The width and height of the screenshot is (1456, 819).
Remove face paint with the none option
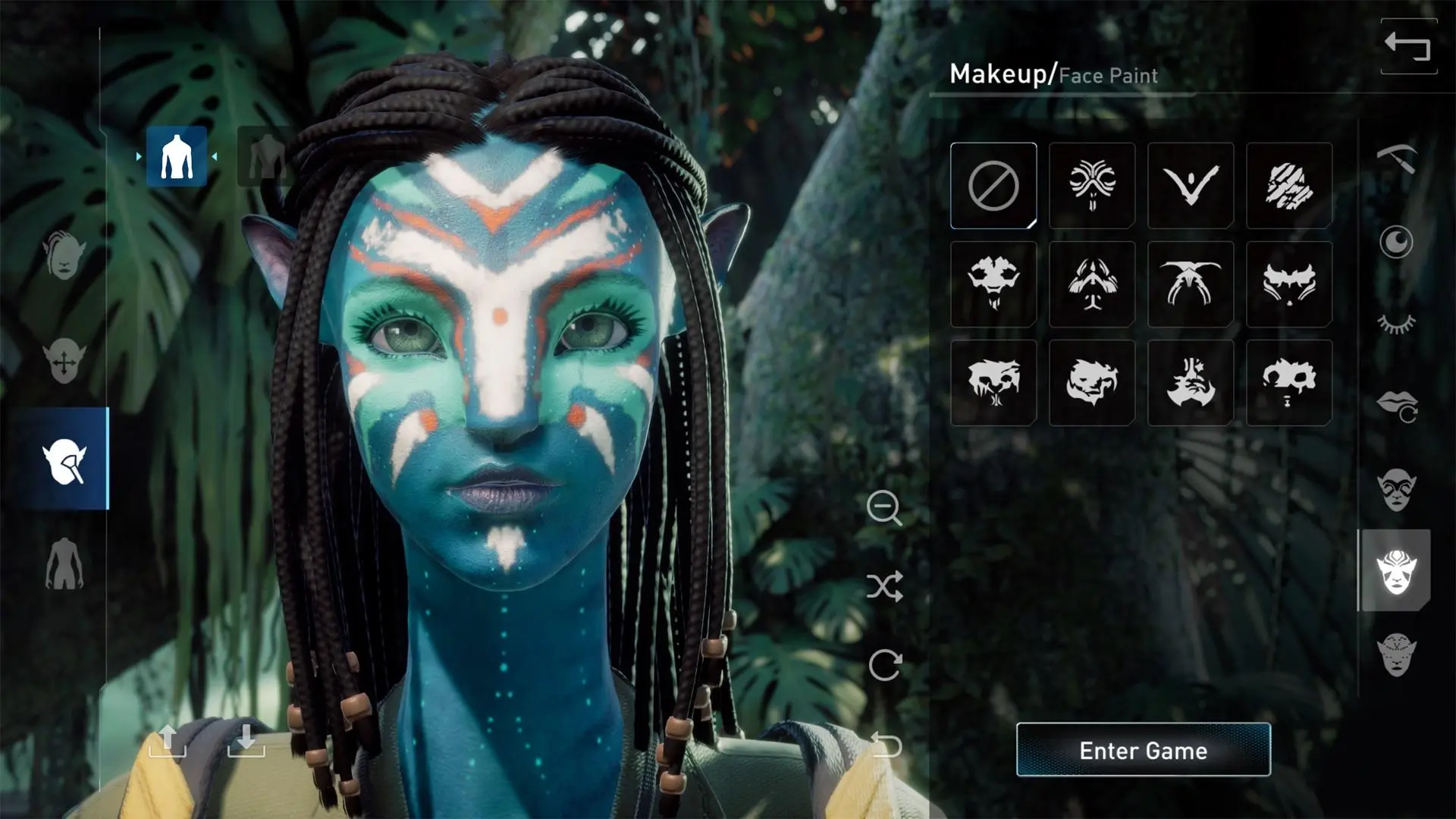(x=993, y=186)
